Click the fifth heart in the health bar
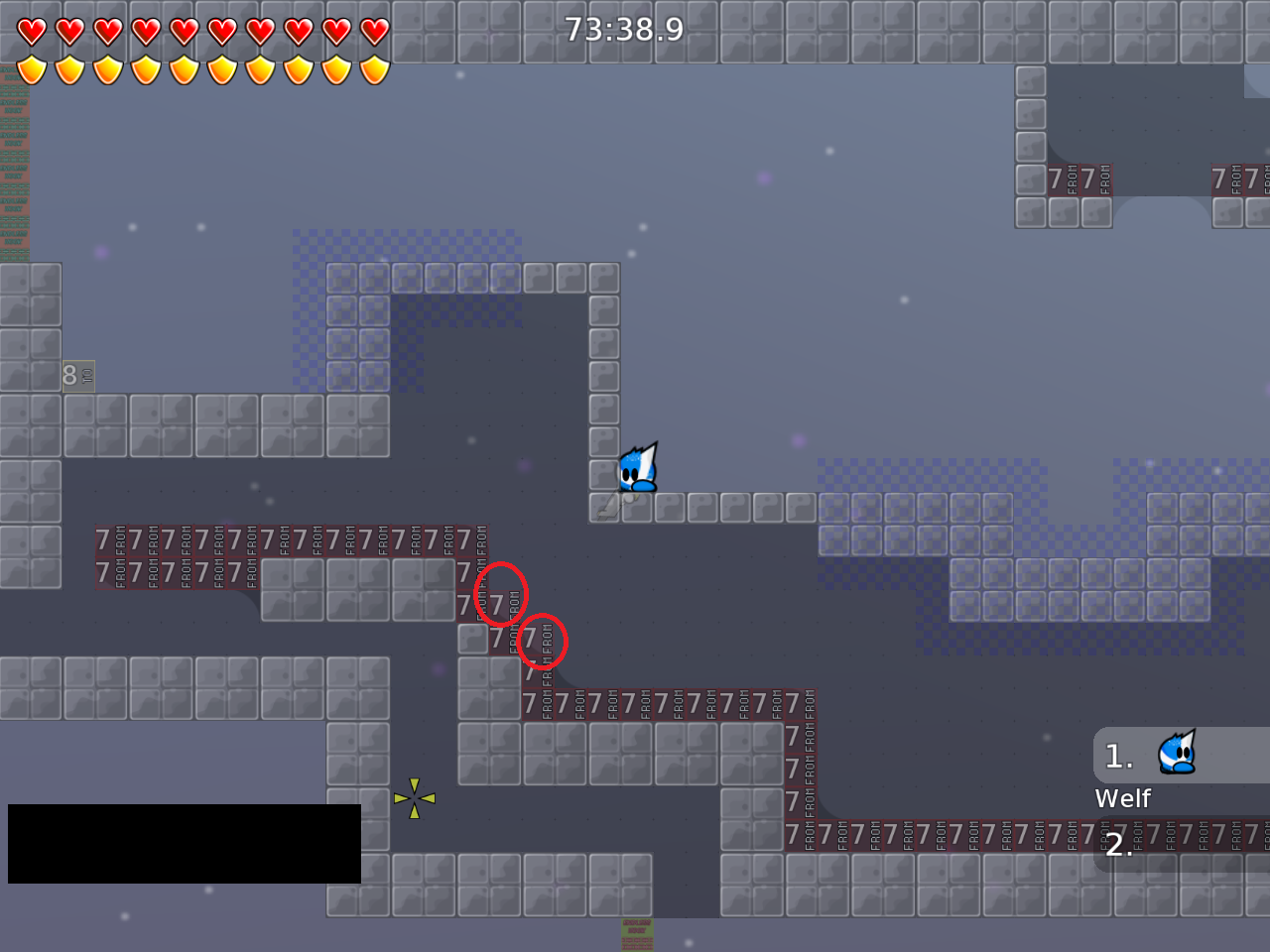Screen dimensions: 1270x952 pos(185,30)
